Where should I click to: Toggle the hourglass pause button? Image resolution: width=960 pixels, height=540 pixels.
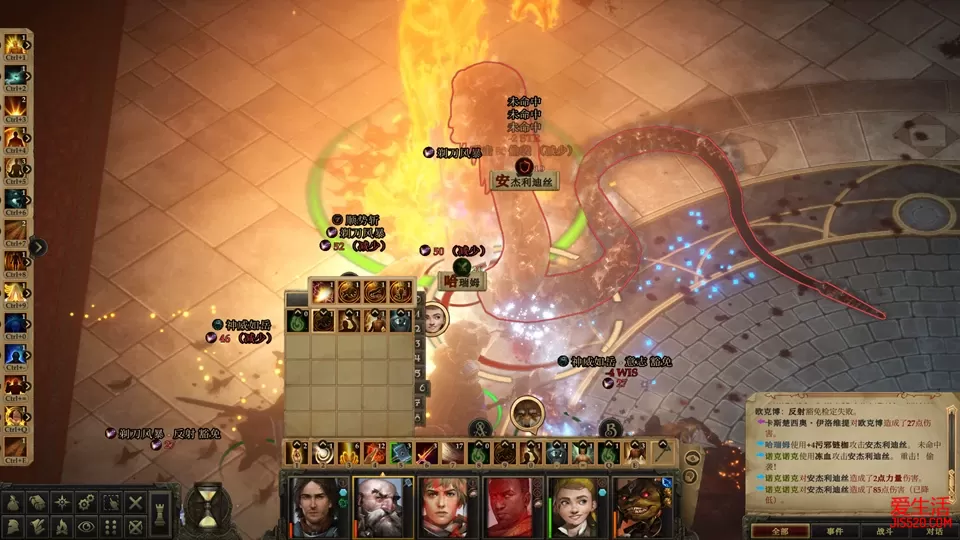pos(208,505)
